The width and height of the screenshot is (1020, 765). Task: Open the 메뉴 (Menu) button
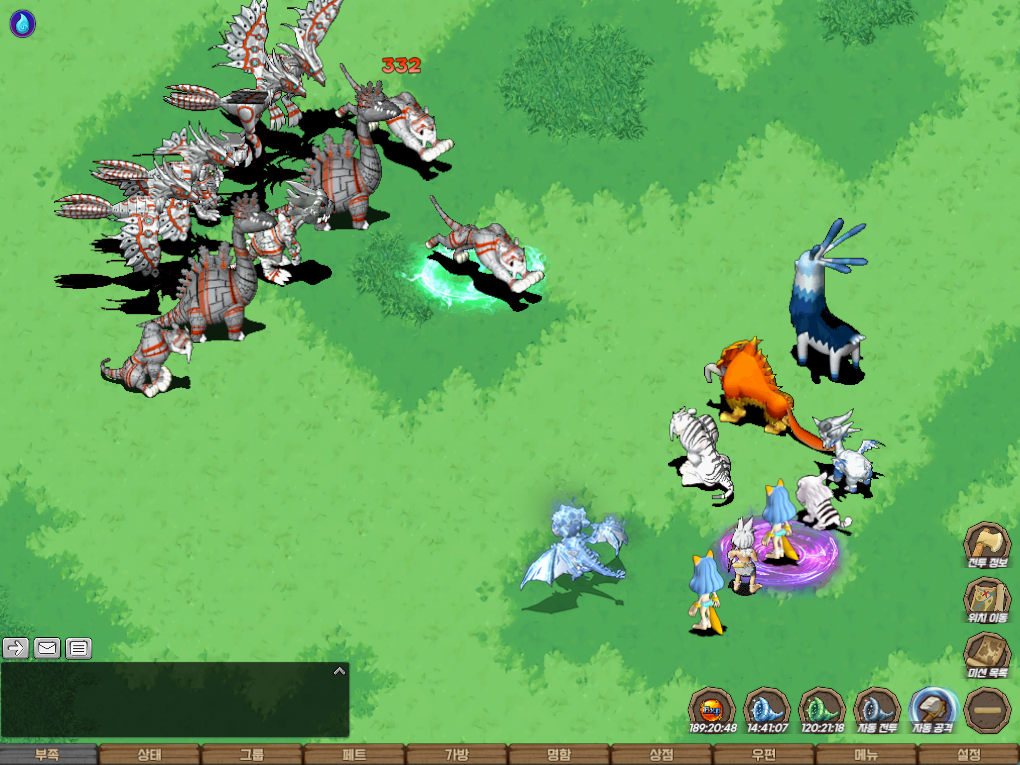pyautogui.click(x=865, y=755)
